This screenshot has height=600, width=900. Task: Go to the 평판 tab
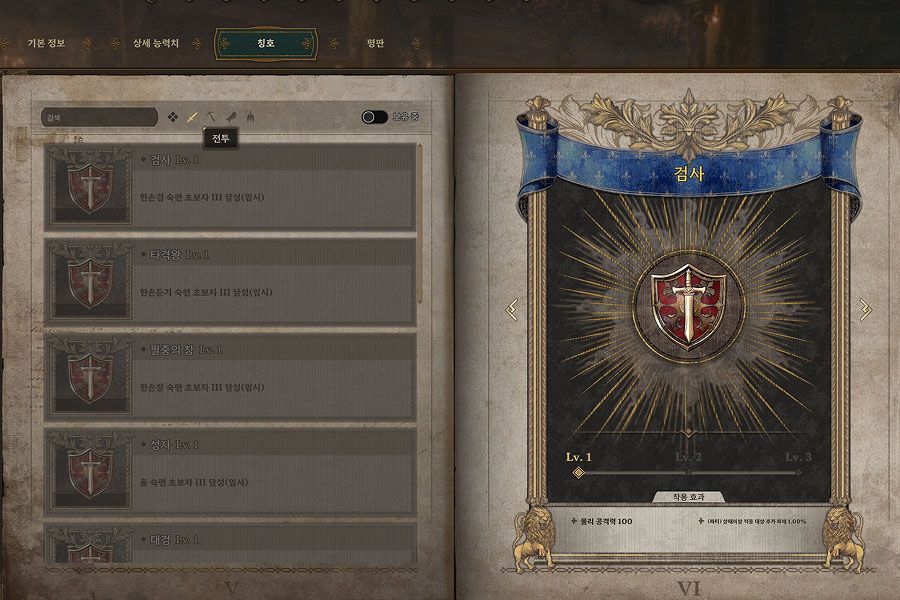point(376,44)
